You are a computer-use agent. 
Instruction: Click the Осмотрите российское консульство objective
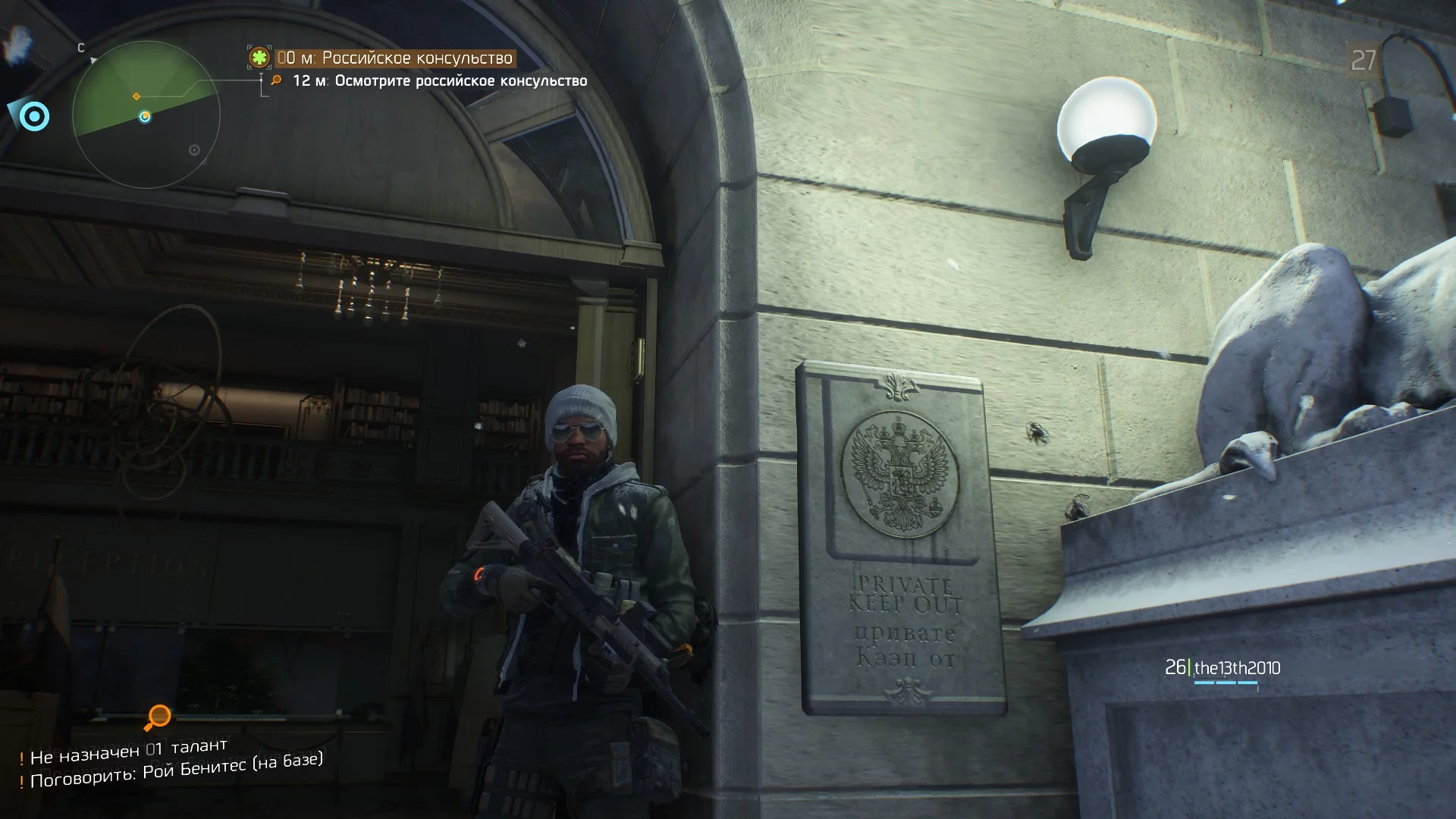[440, 80]
